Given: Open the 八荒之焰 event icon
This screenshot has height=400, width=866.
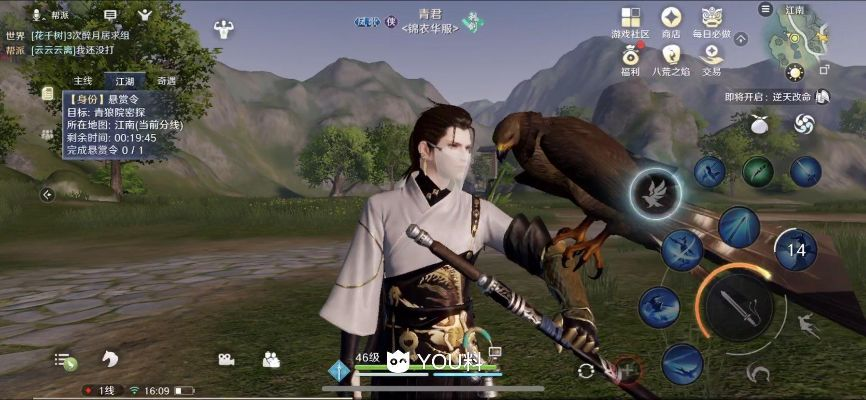Looking at the screenshot, I should click(x=671, y=56).
